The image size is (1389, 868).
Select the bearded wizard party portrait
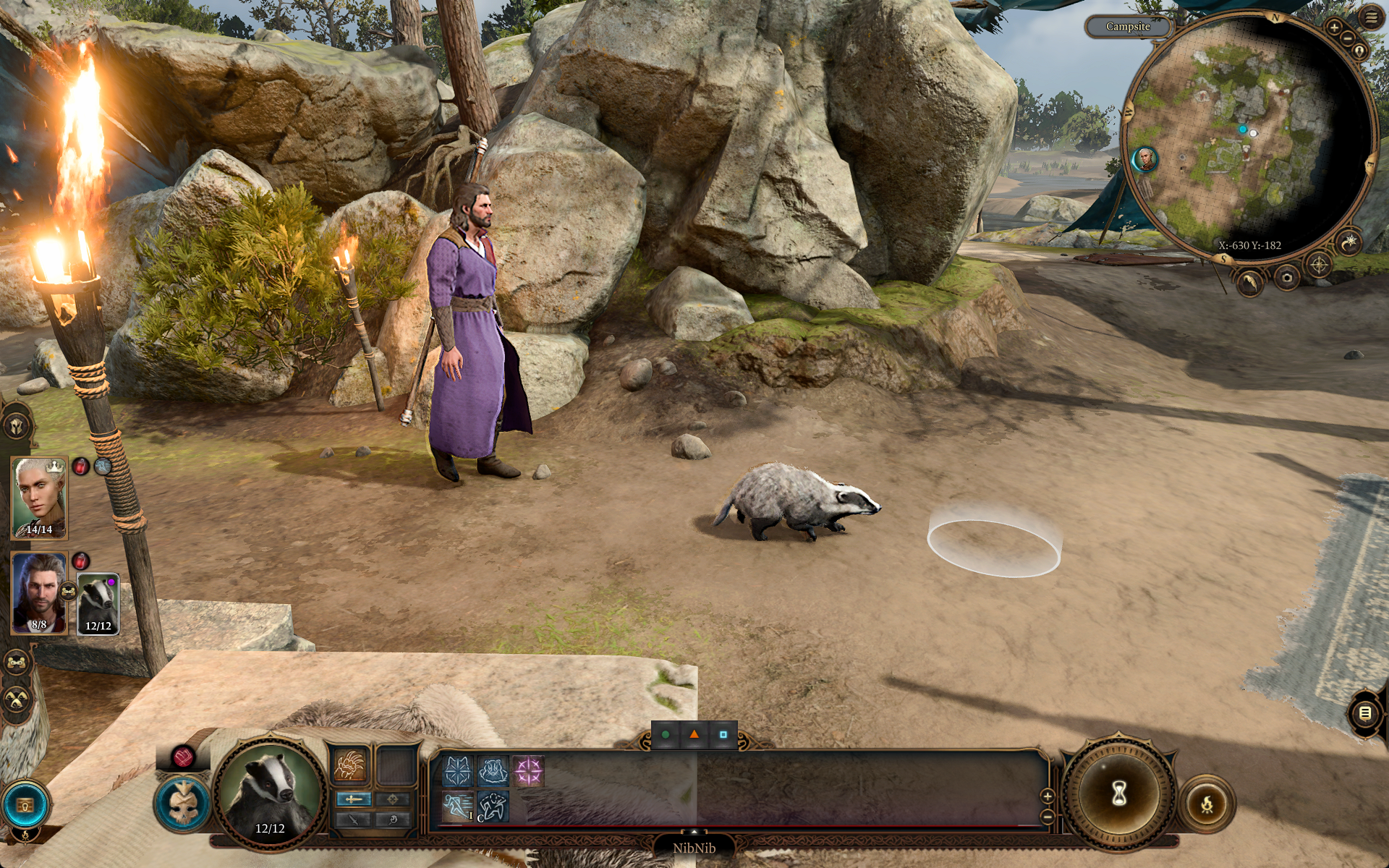click(x=39, y=593)
